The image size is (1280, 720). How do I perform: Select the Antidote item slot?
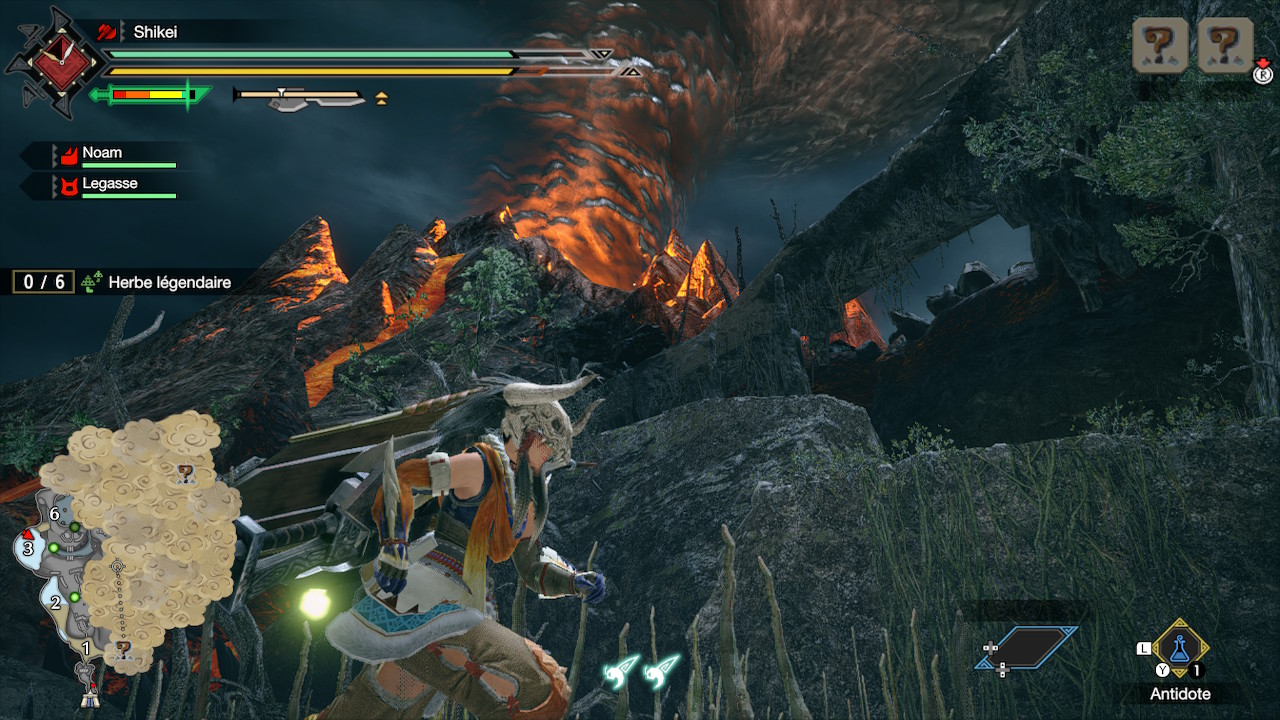1180,648
